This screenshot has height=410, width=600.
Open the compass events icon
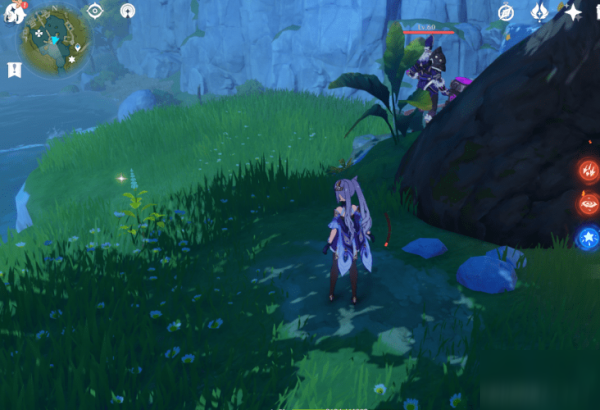[506, 12]
